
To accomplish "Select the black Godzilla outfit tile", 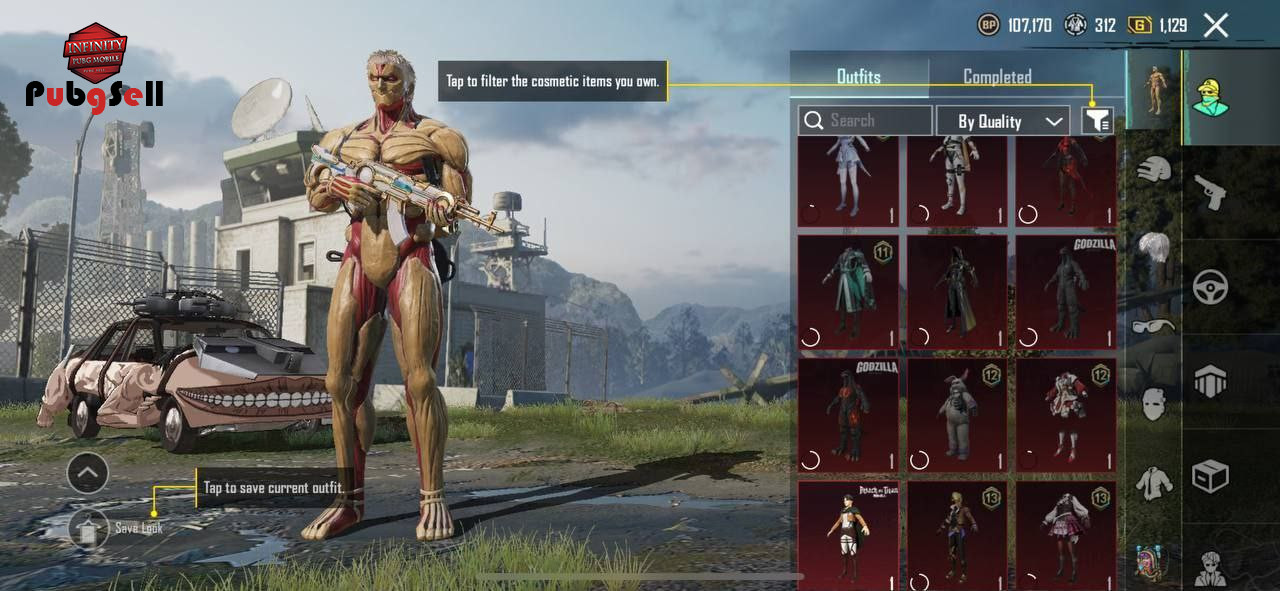I will pyautogui.click(x=1066, y=292).
